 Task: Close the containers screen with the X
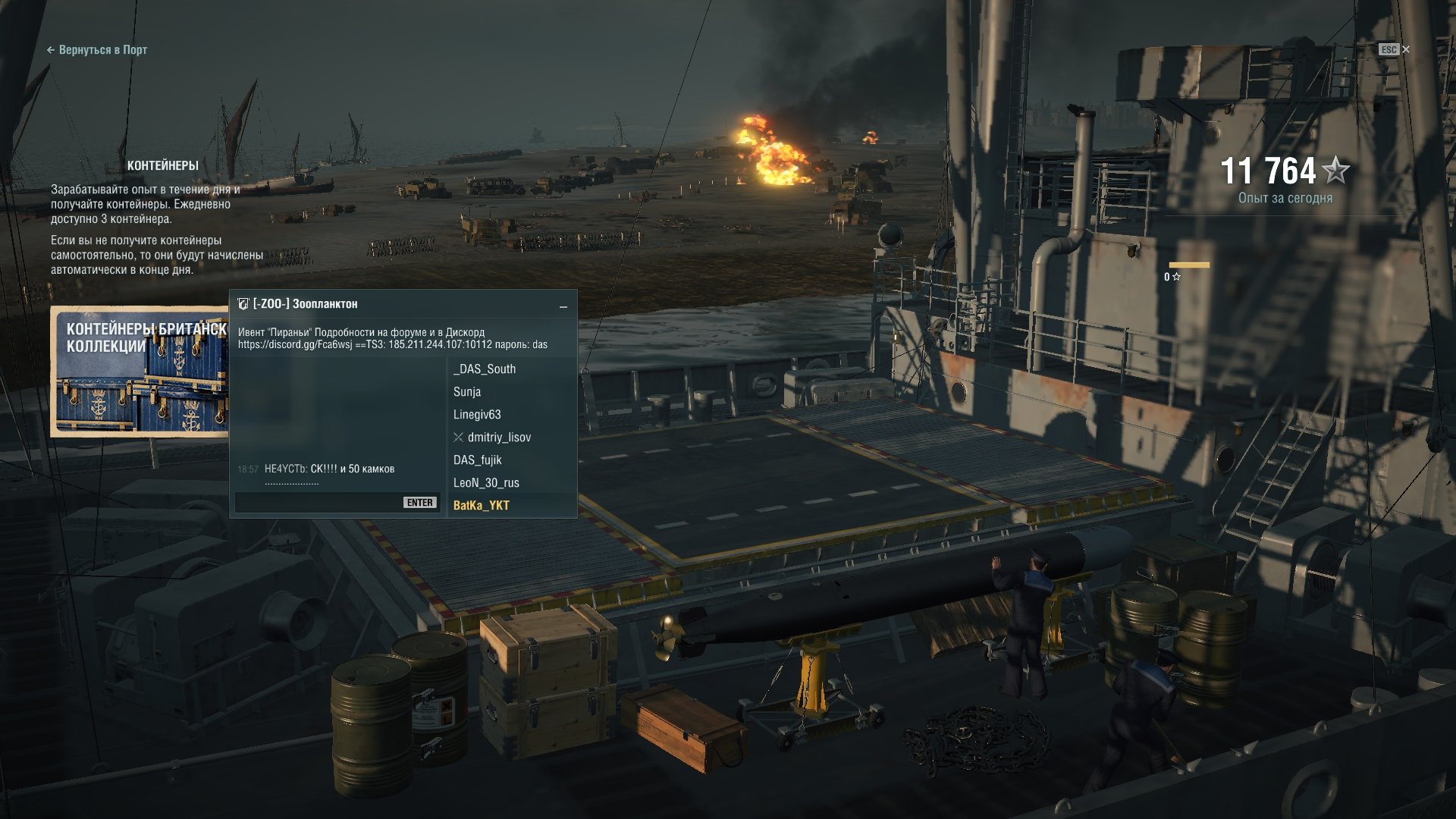1405,49
